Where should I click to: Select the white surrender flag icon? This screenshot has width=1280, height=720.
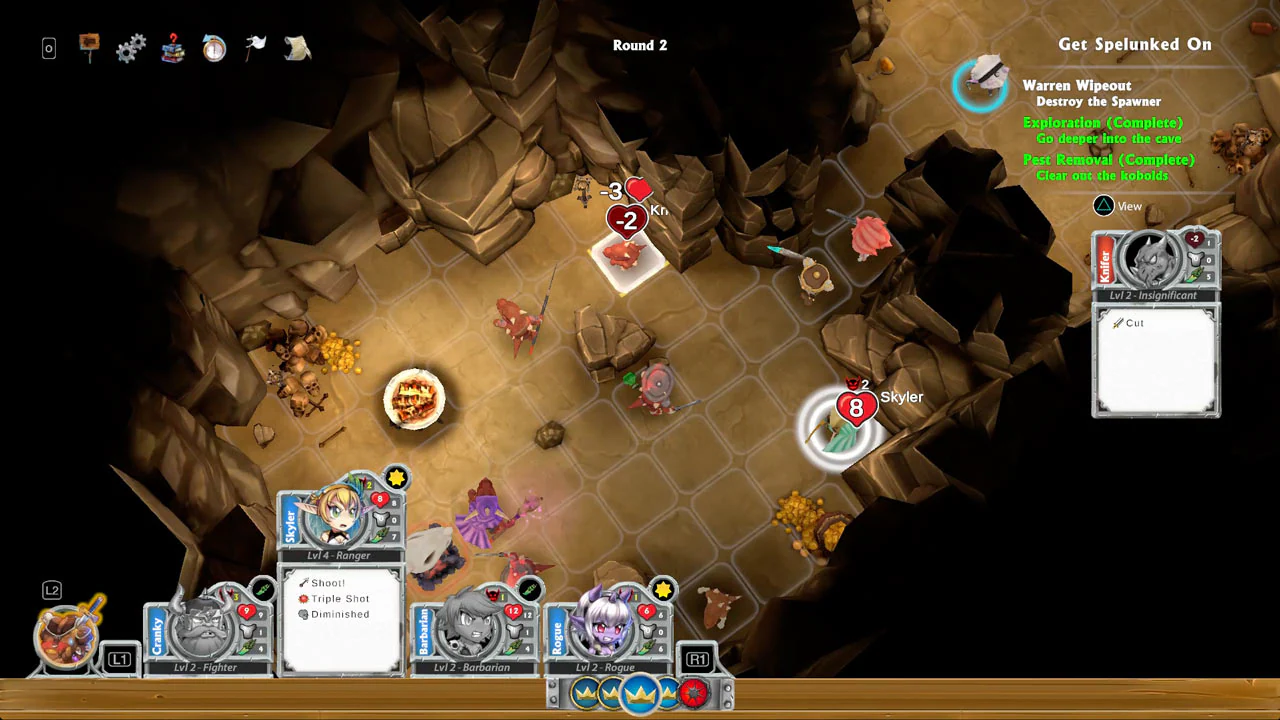(x=255, y=44)
